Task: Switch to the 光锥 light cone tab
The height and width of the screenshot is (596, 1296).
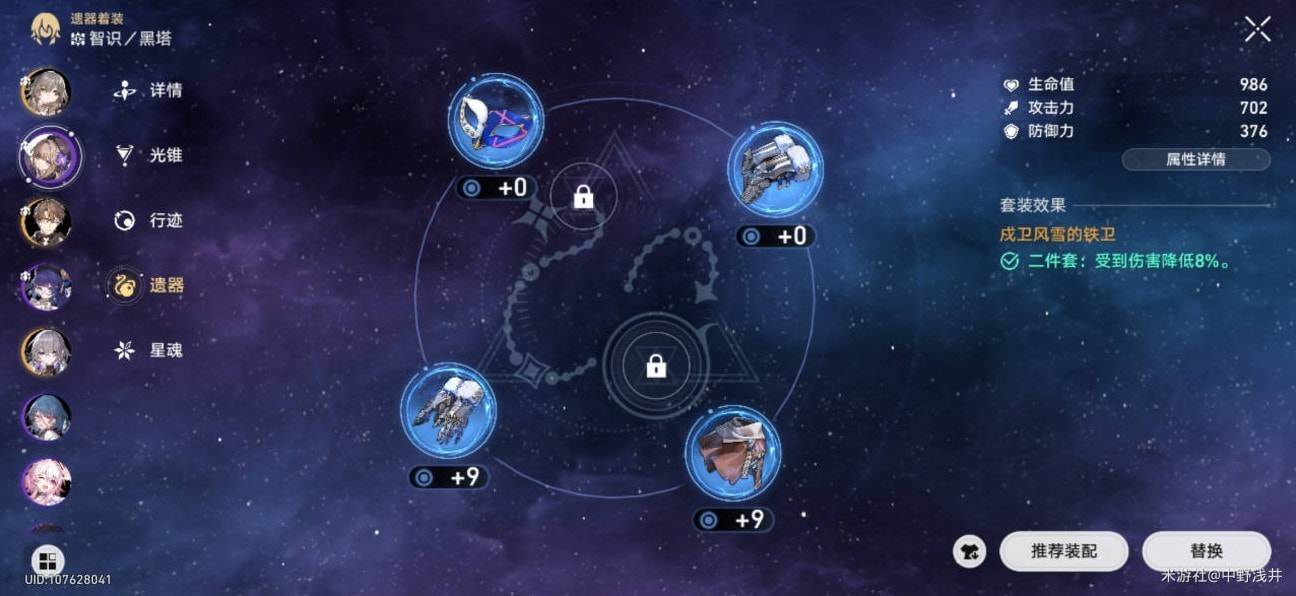Action: pos(149,155)
